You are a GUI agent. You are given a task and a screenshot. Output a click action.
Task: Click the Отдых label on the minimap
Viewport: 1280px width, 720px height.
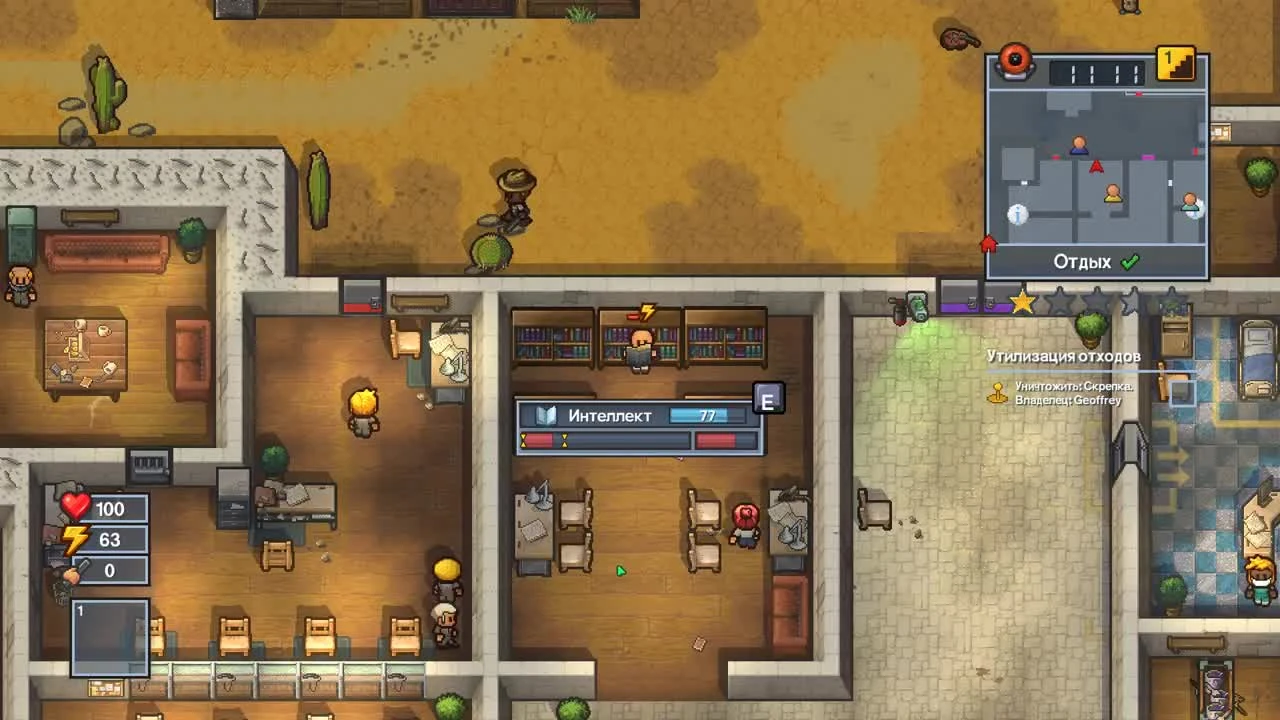tap(1082, 261)
